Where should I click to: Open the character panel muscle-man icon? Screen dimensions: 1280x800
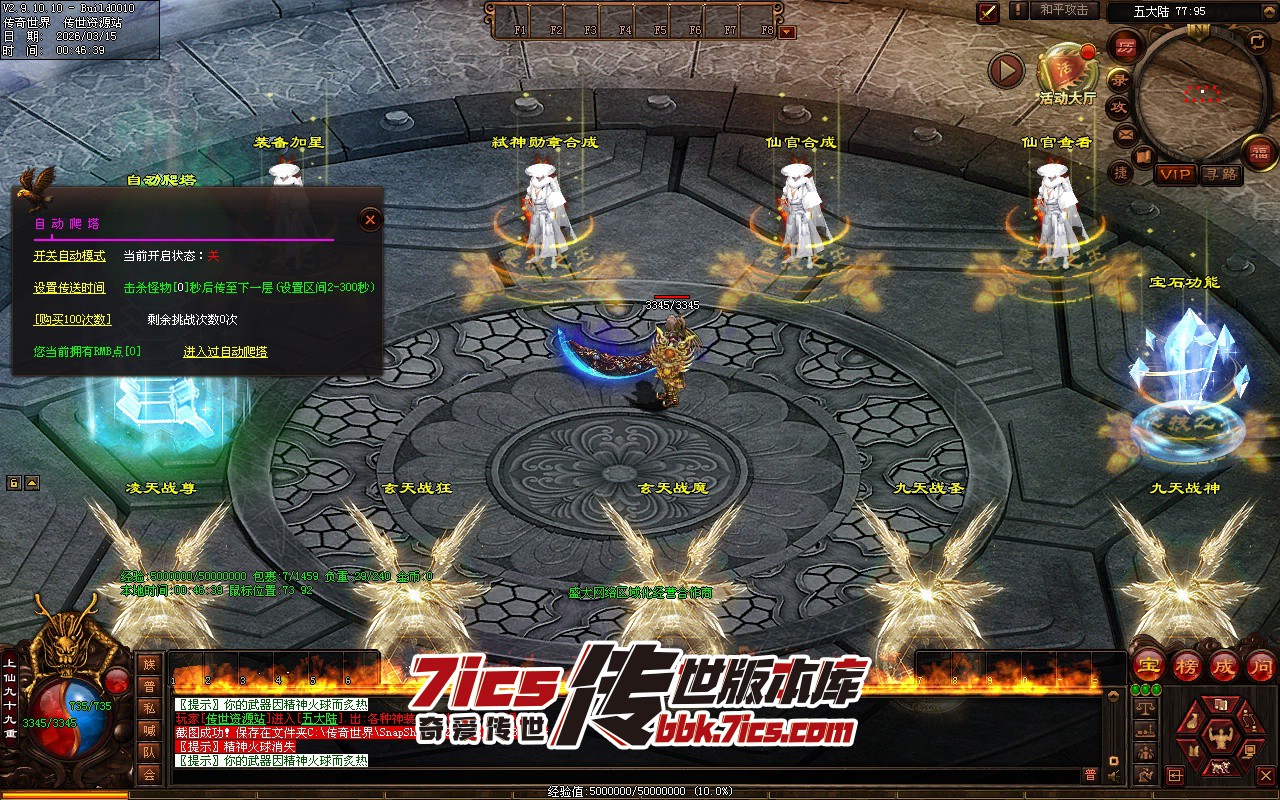point(1219,736)
